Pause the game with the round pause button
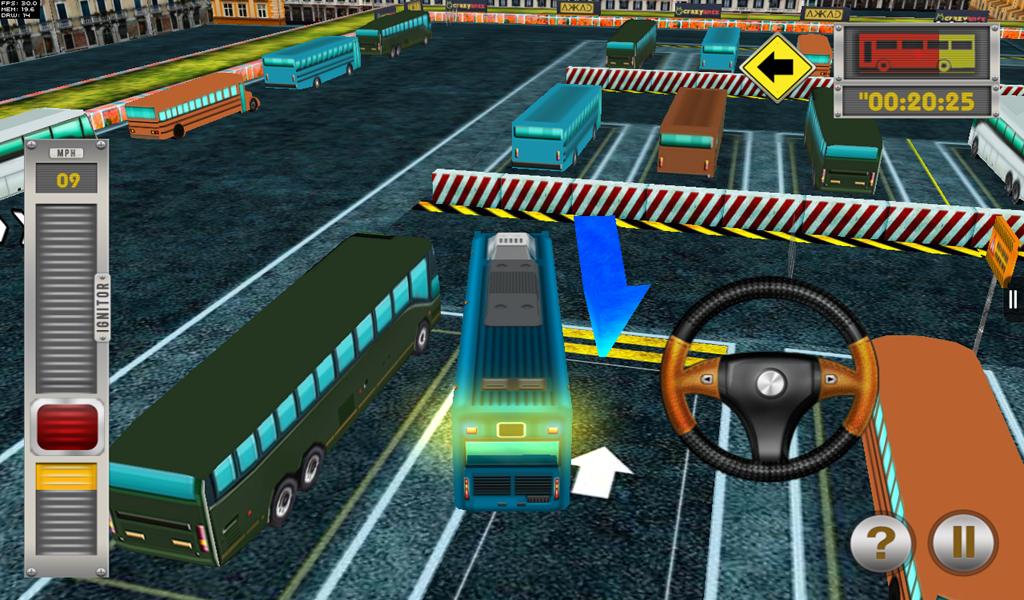The width and height of the screenshot is (1024, 600). pyautogui.click(x=962, y=543)
